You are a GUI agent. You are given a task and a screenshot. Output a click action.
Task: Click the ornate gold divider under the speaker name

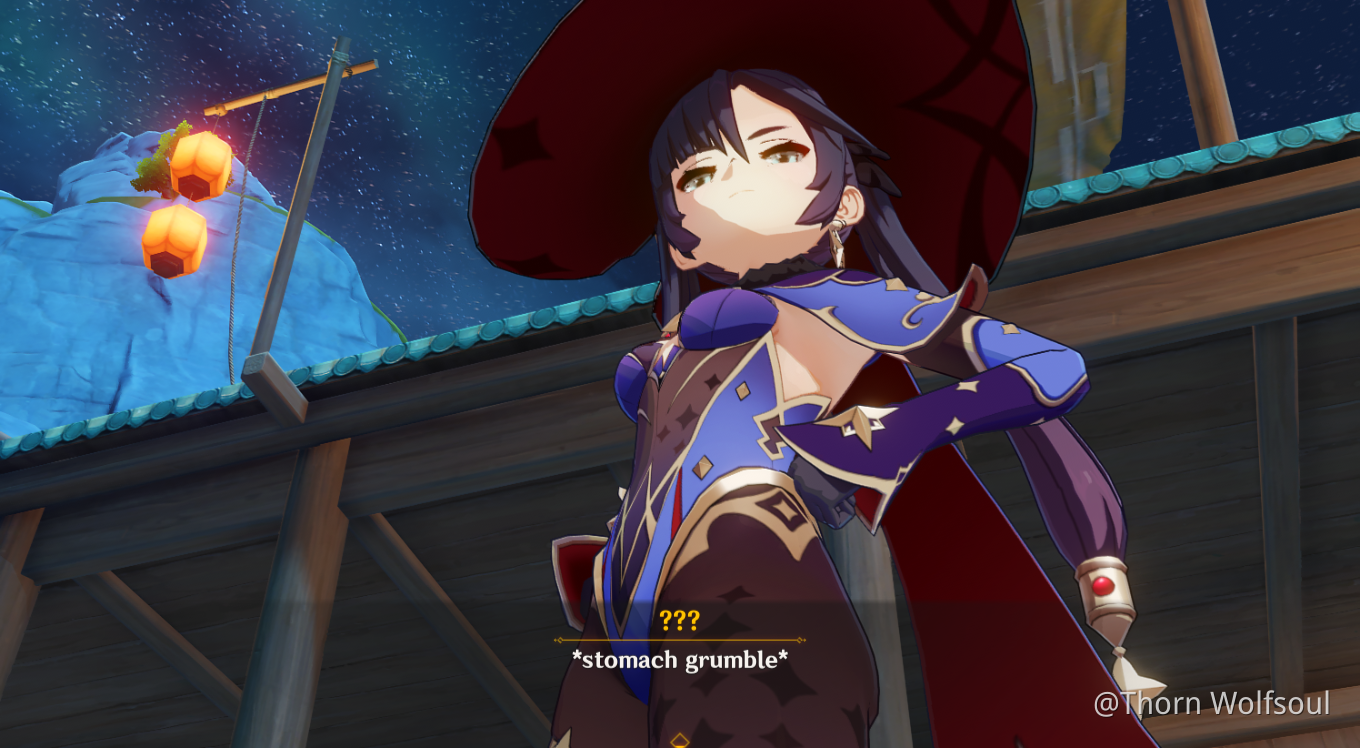(x=680, y=640)
